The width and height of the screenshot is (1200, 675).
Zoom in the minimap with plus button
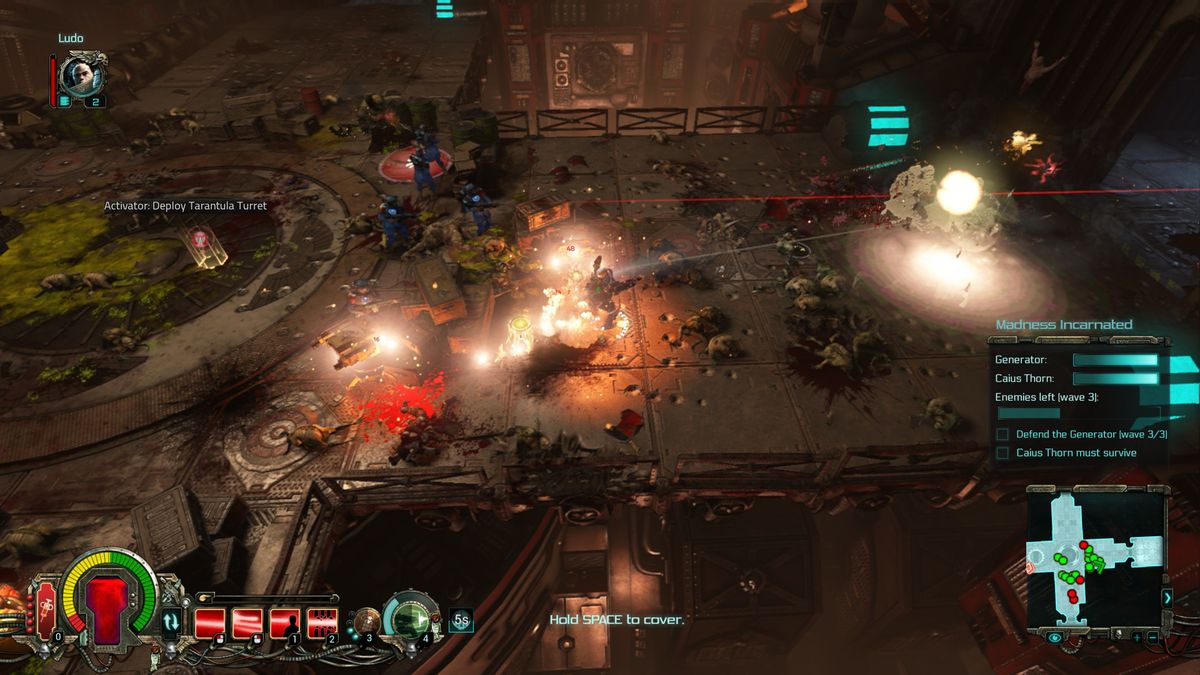click(1136, 637)
